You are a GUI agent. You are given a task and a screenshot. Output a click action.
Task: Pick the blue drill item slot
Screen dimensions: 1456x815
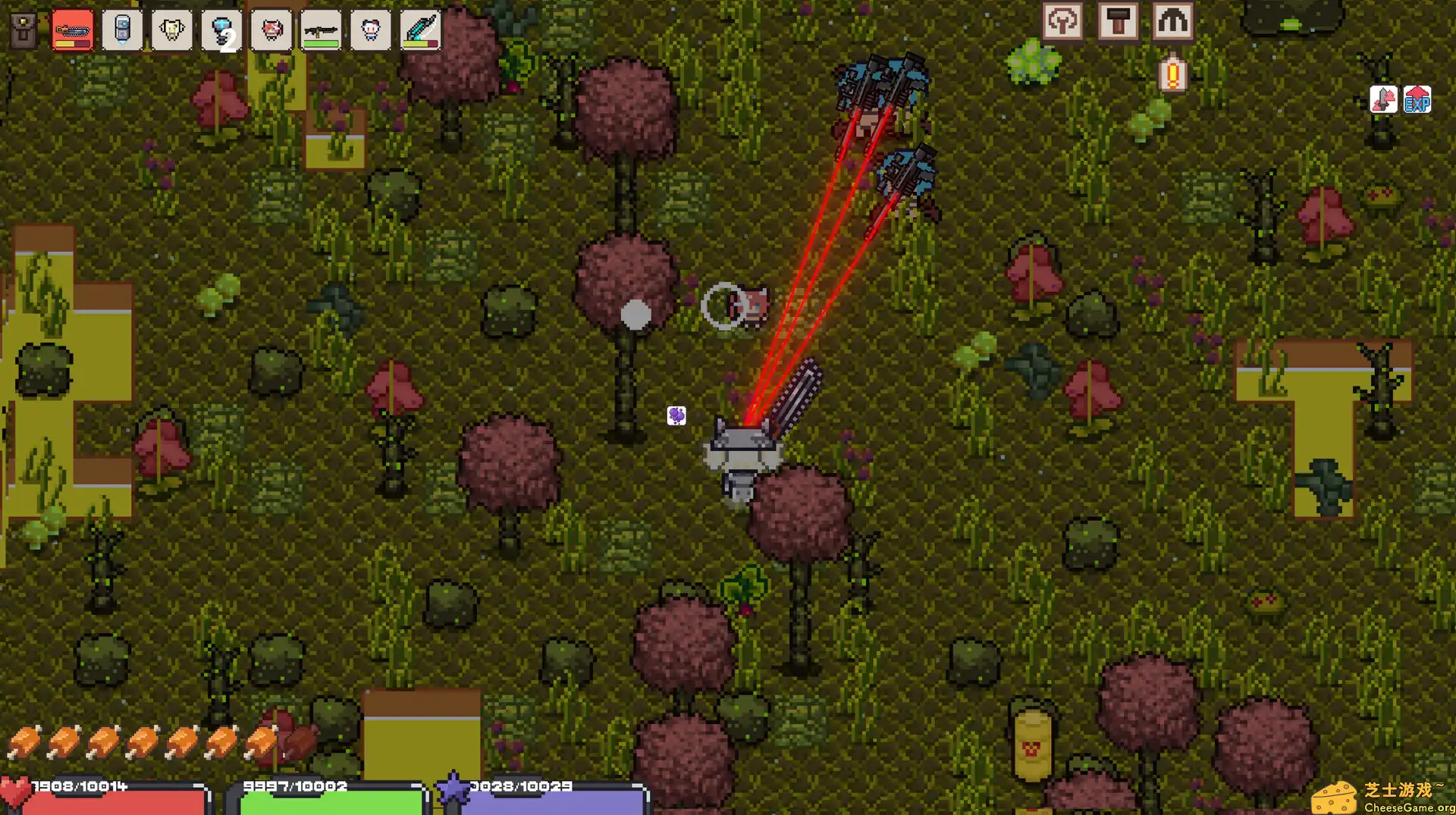(221, 31)
